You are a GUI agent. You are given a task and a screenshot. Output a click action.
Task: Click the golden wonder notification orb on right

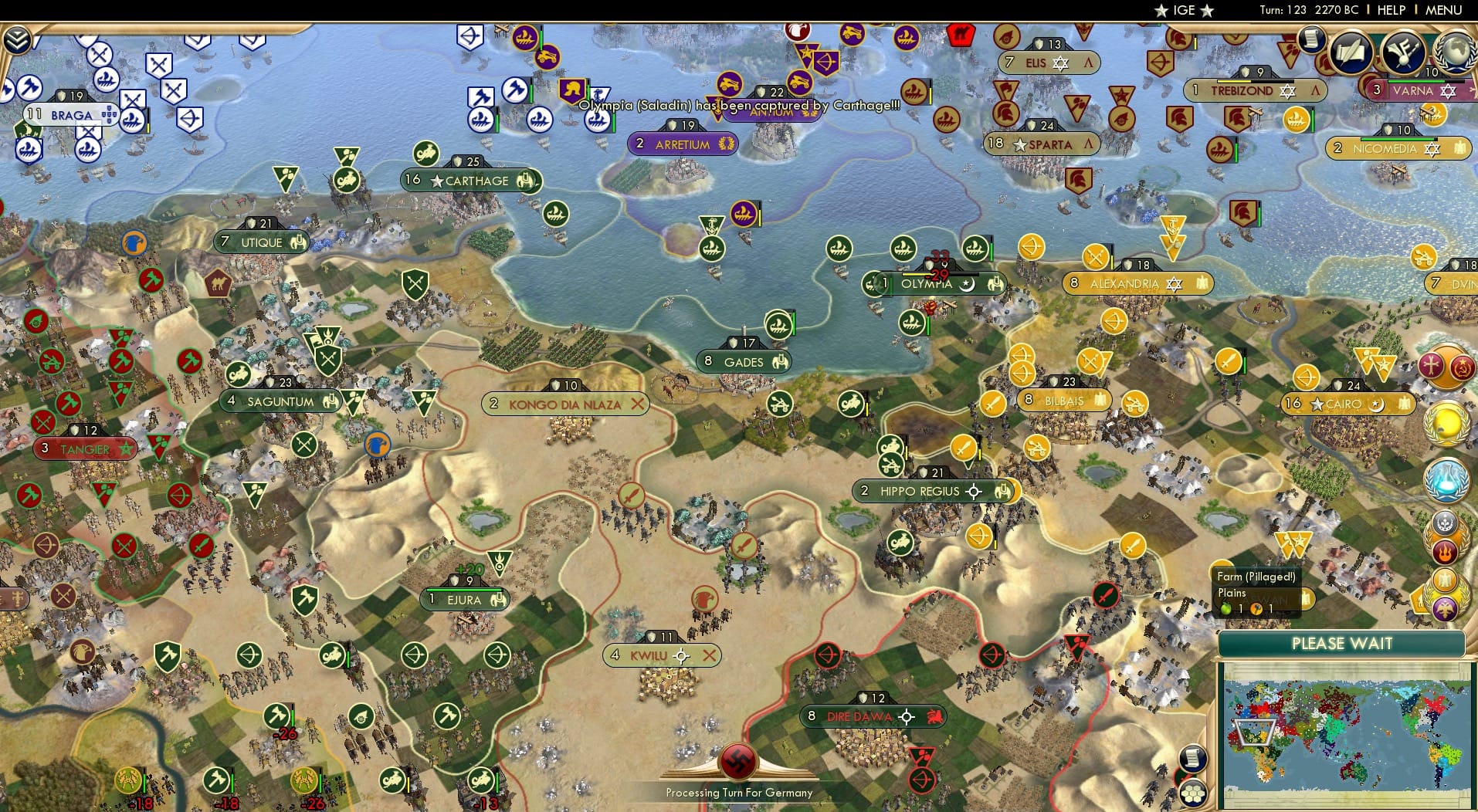[x=1449, y=423]
